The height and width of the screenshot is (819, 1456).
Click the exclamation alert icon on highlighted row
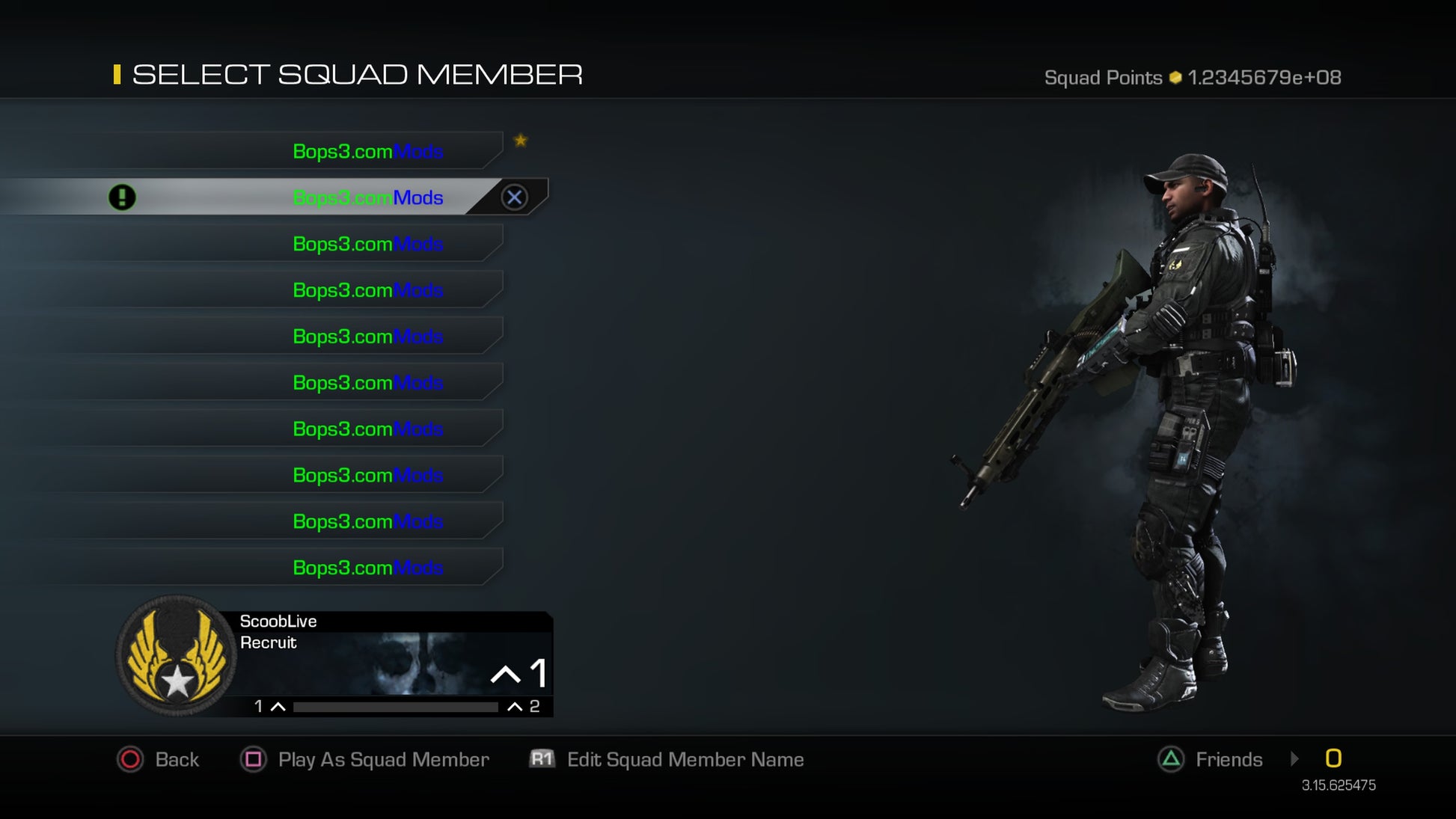coord(122,197)
